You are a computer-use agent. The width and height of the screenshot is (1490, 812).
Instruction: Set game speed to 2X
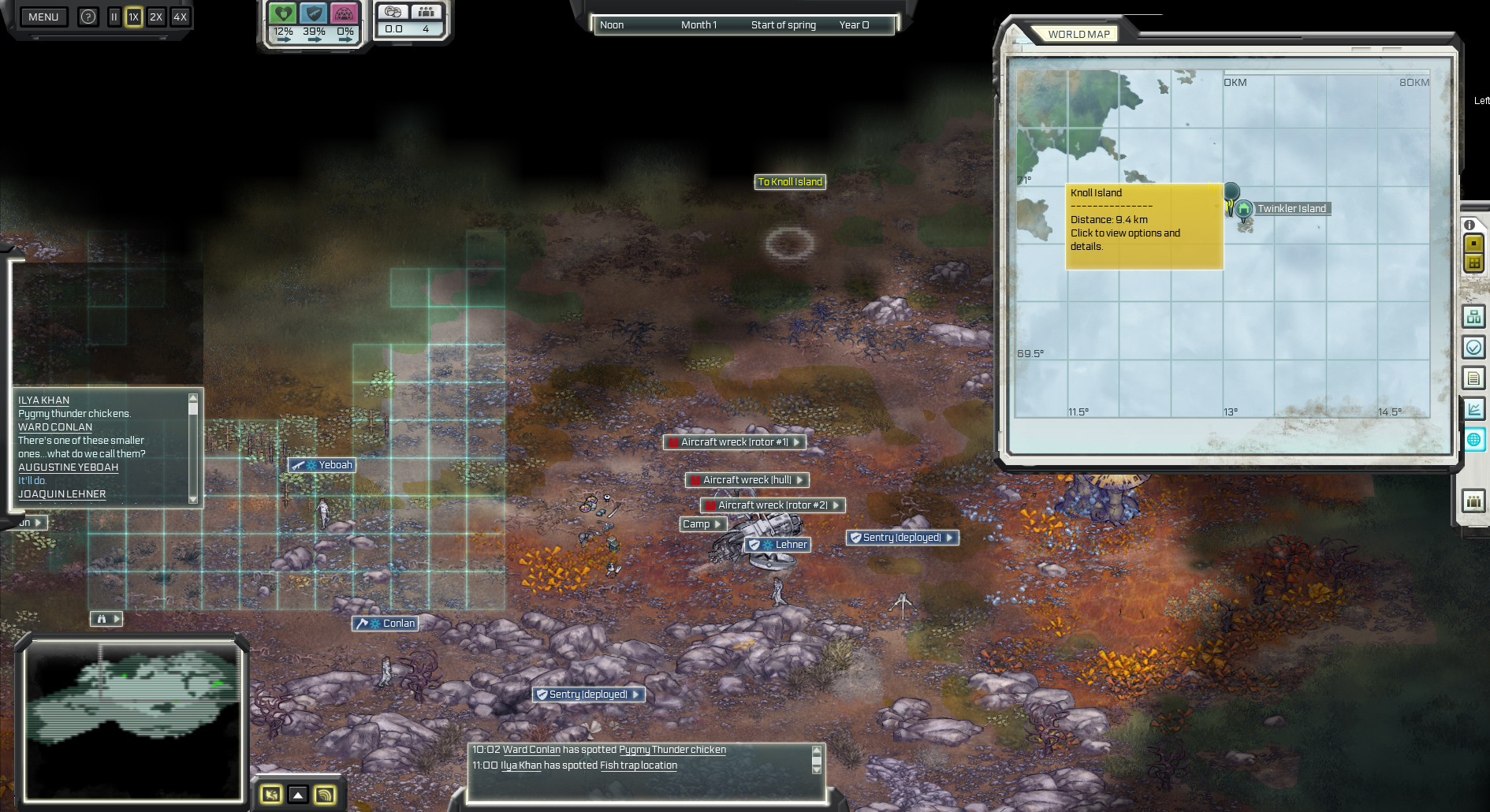pos(156,17)
